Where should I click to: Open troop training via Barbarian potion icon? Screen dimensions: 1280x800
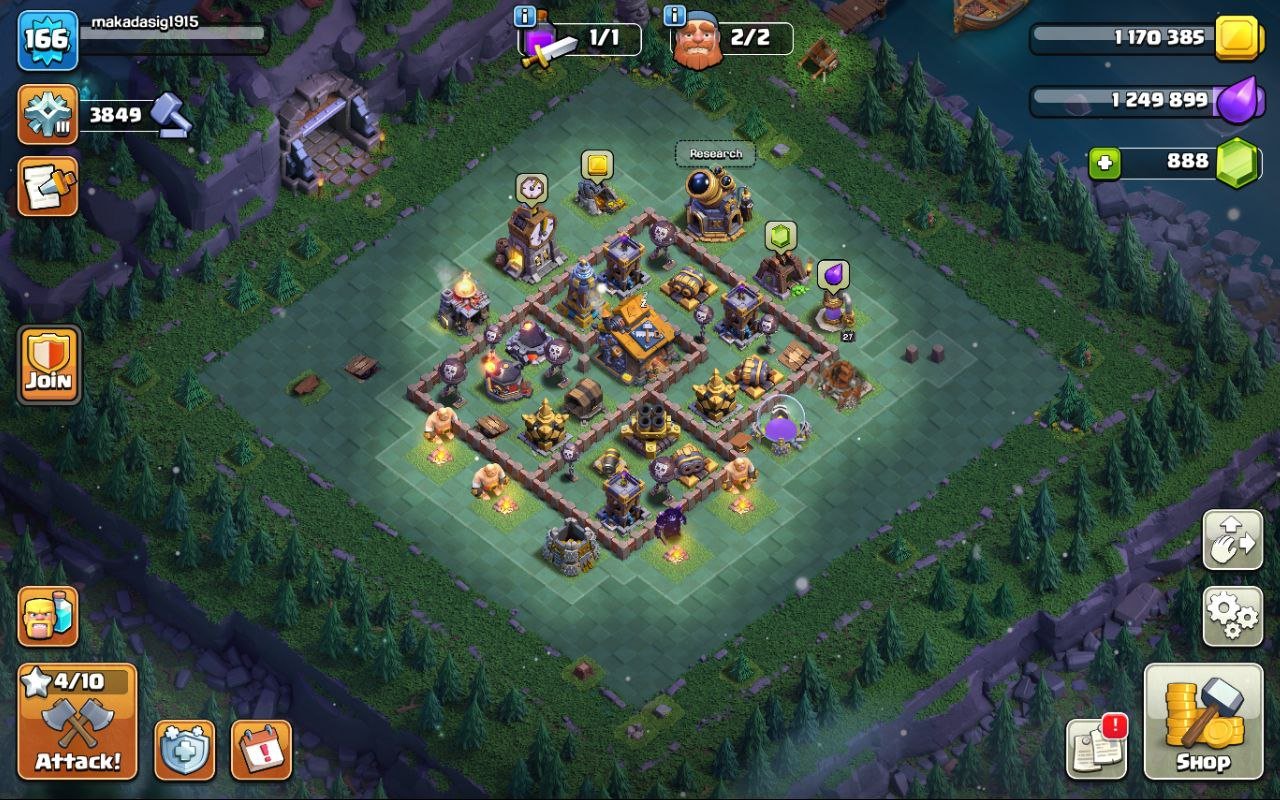click(x=47, y=617)
